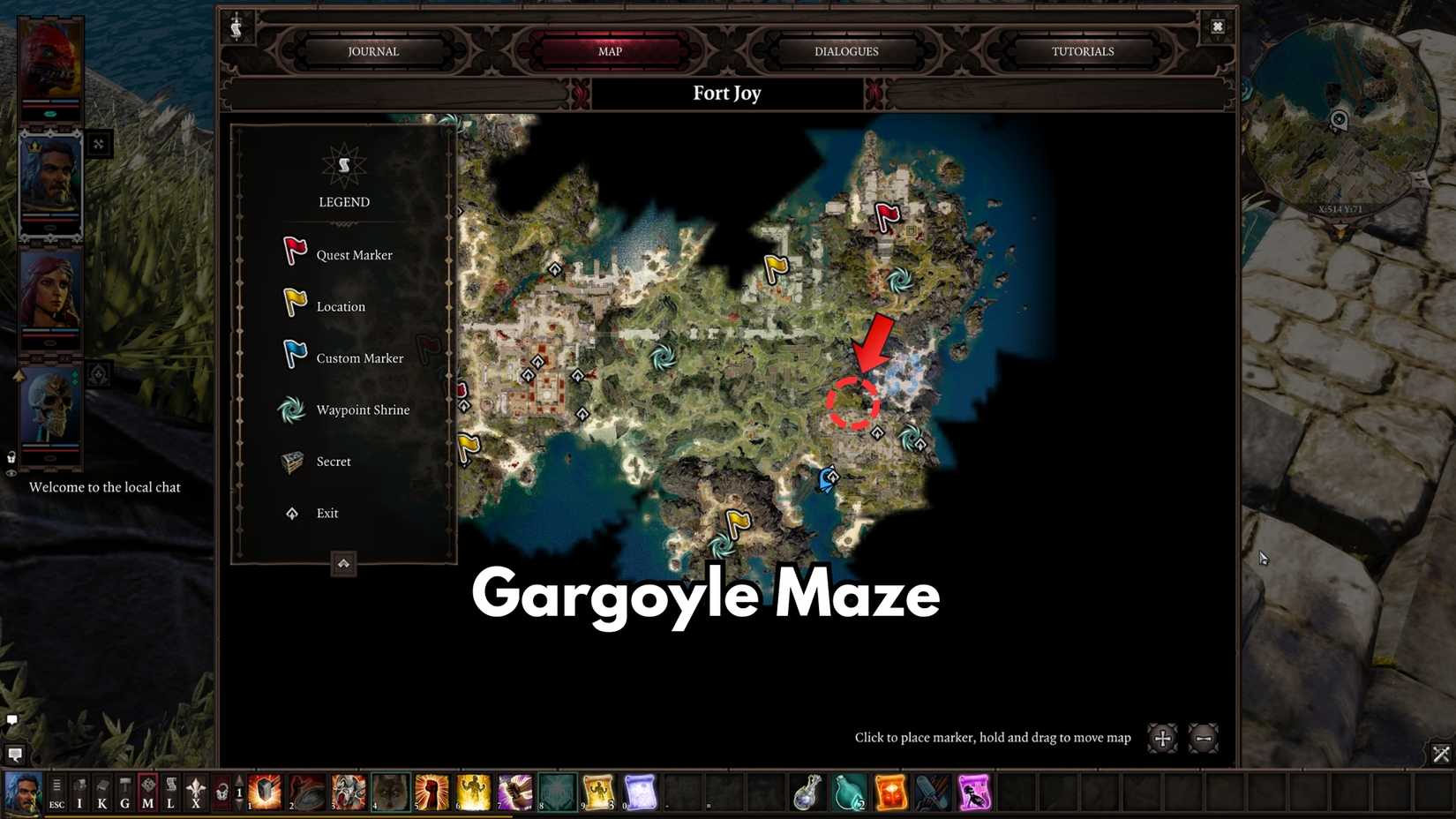Click the Waypoint Shrine swirl icon in the legend

click(292, 409)
